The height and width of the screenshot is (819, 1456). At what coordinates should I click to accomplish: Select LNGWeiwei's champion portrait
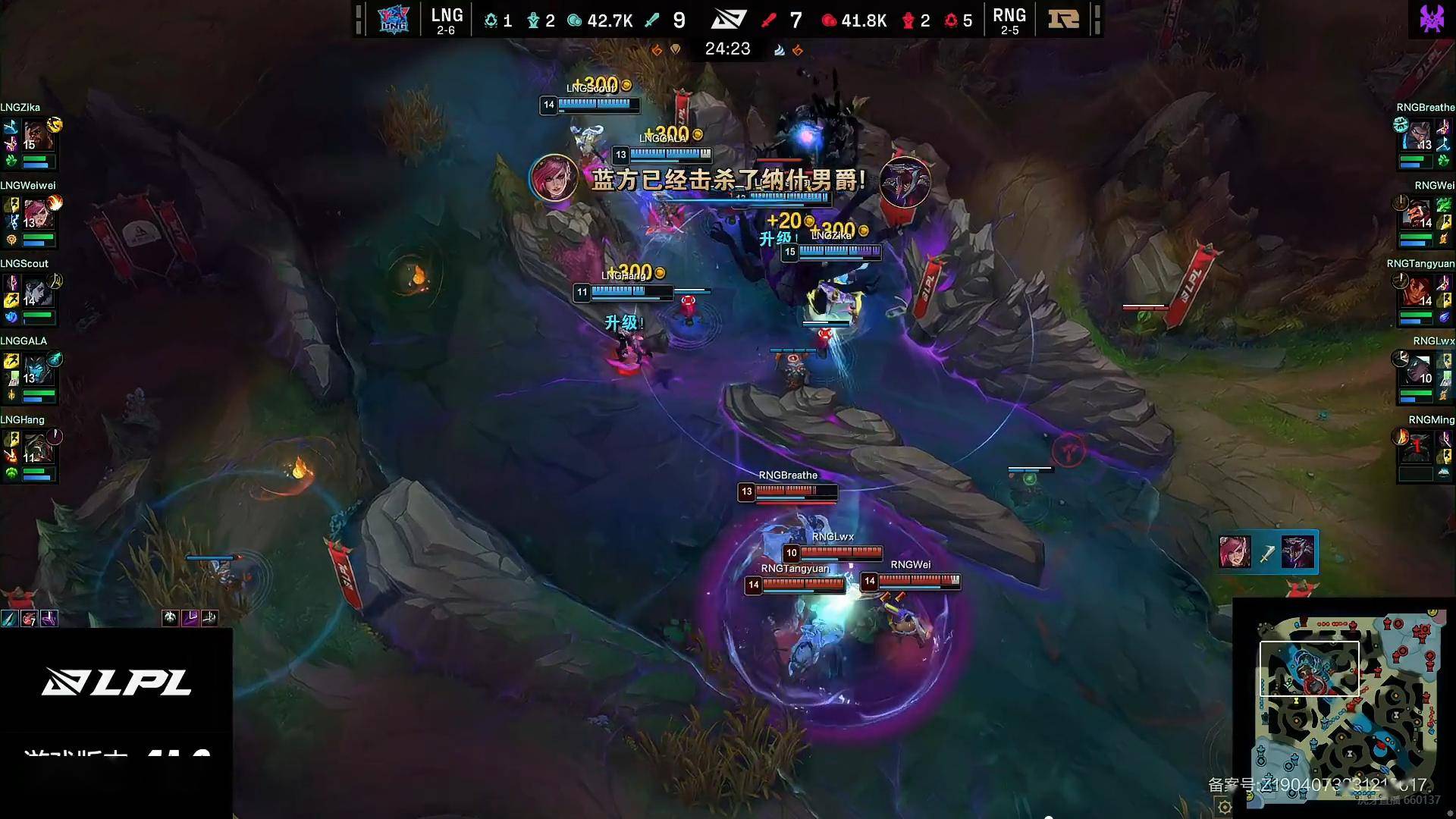(x=36, y=215)
